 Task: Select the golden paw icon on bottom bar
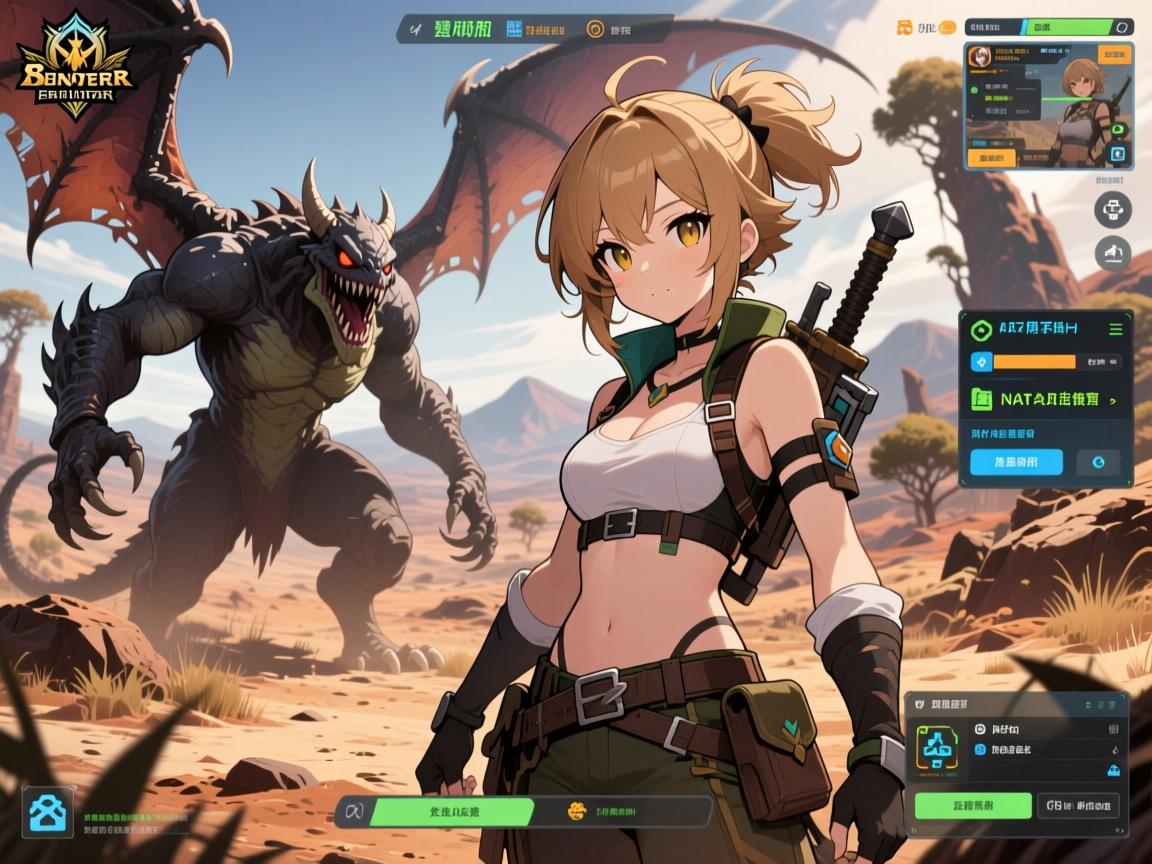click(577, 811)
